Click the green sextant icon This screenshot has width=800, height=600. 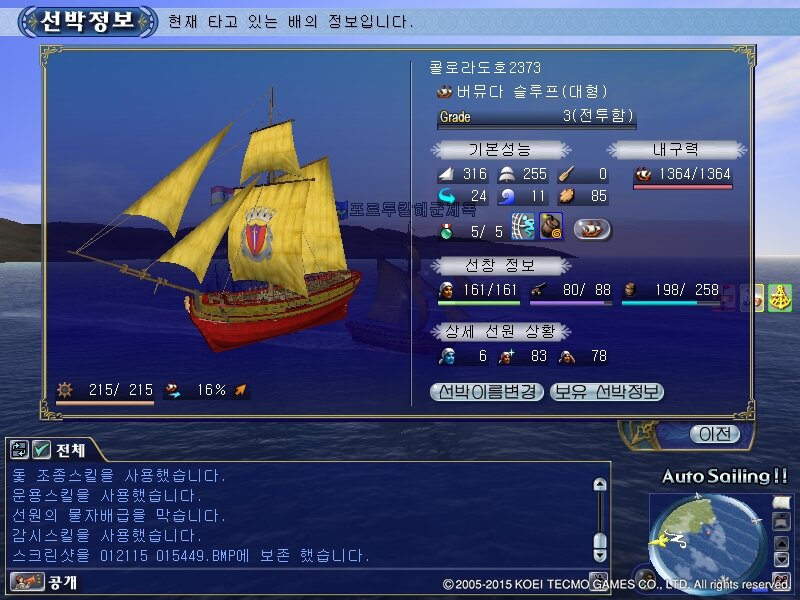780,298
